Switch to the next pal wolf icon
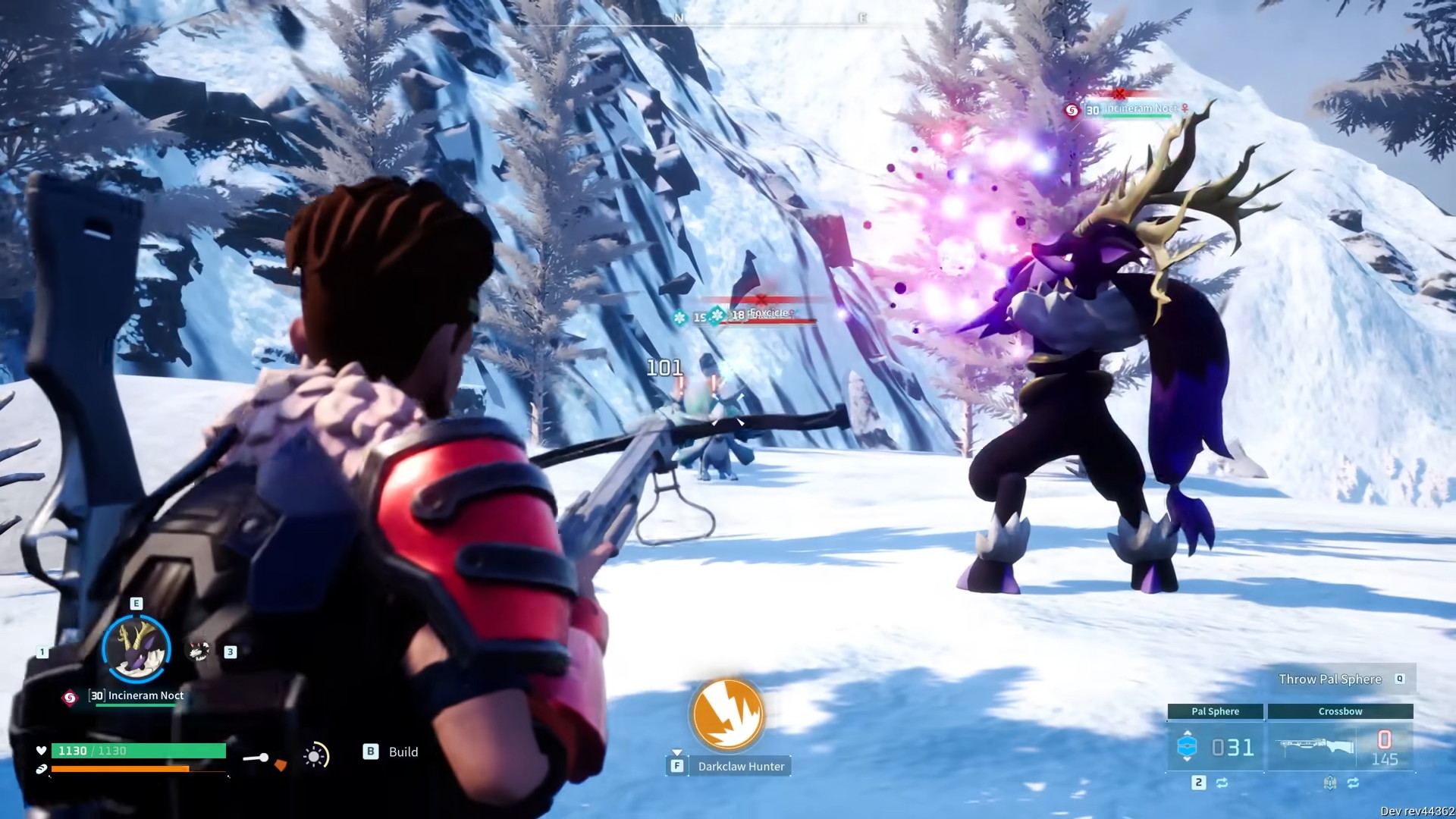Screen dimensions: 1456x819 pos(199,651)
